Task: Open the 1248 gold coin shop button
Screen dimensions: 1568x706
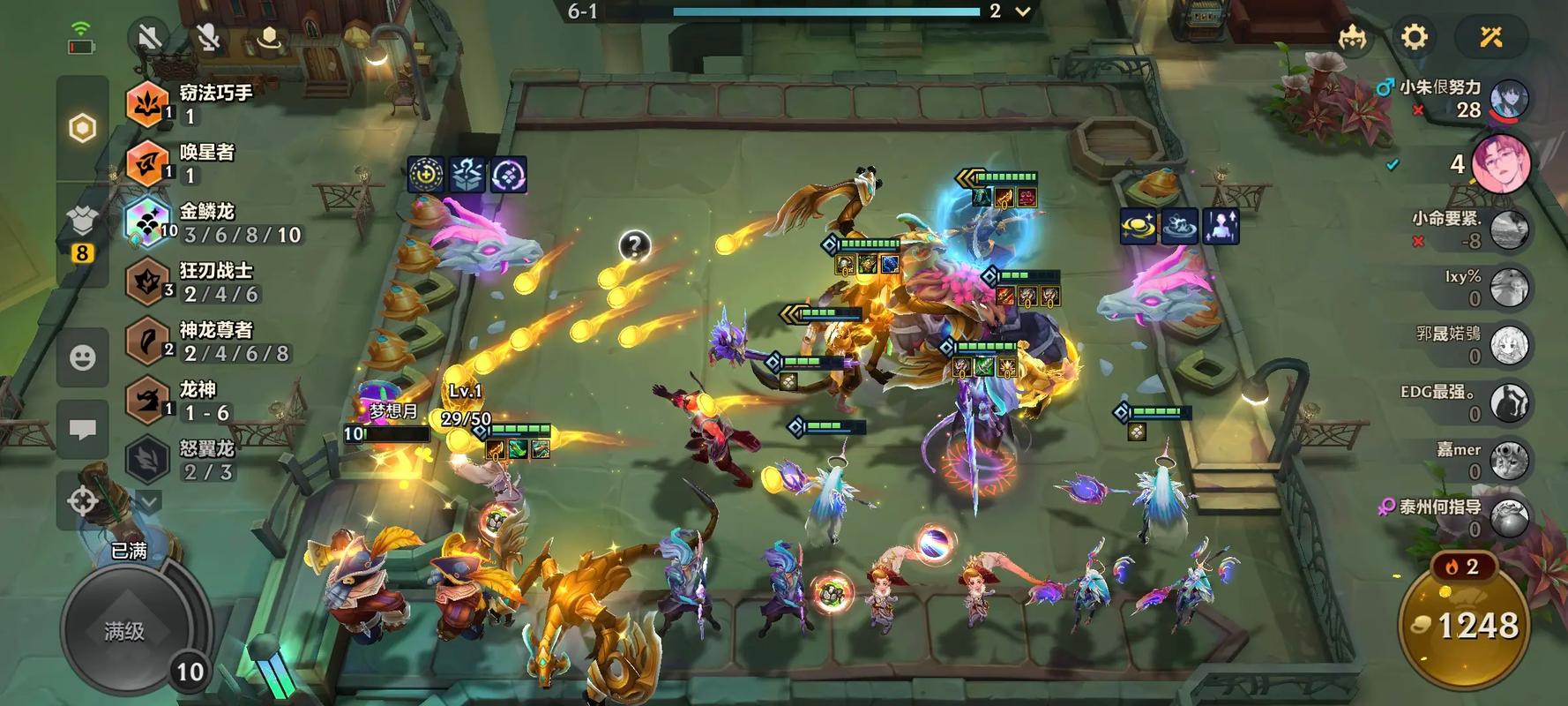Action: pos(1465,625)
